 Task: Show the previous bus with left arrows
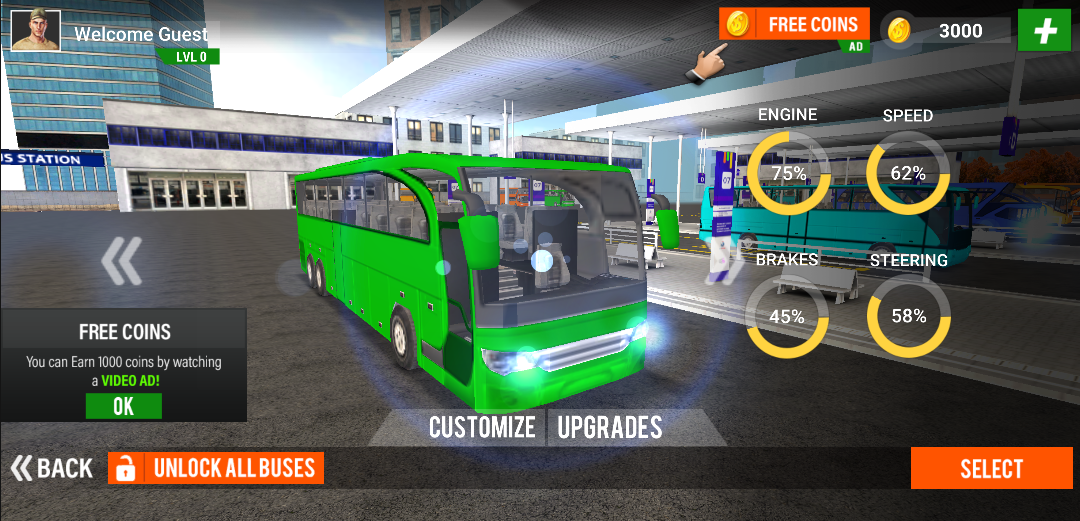122,262
